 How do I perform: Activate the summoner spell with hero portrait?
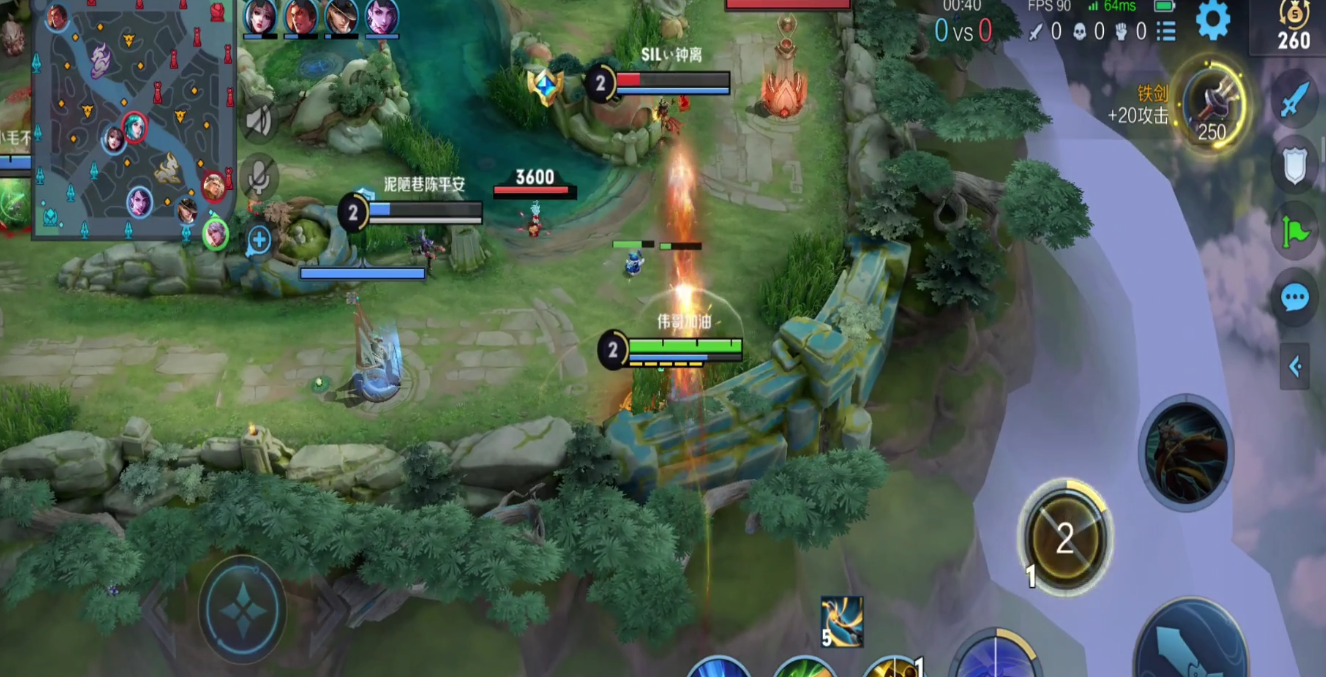[x=1186, y=453]
